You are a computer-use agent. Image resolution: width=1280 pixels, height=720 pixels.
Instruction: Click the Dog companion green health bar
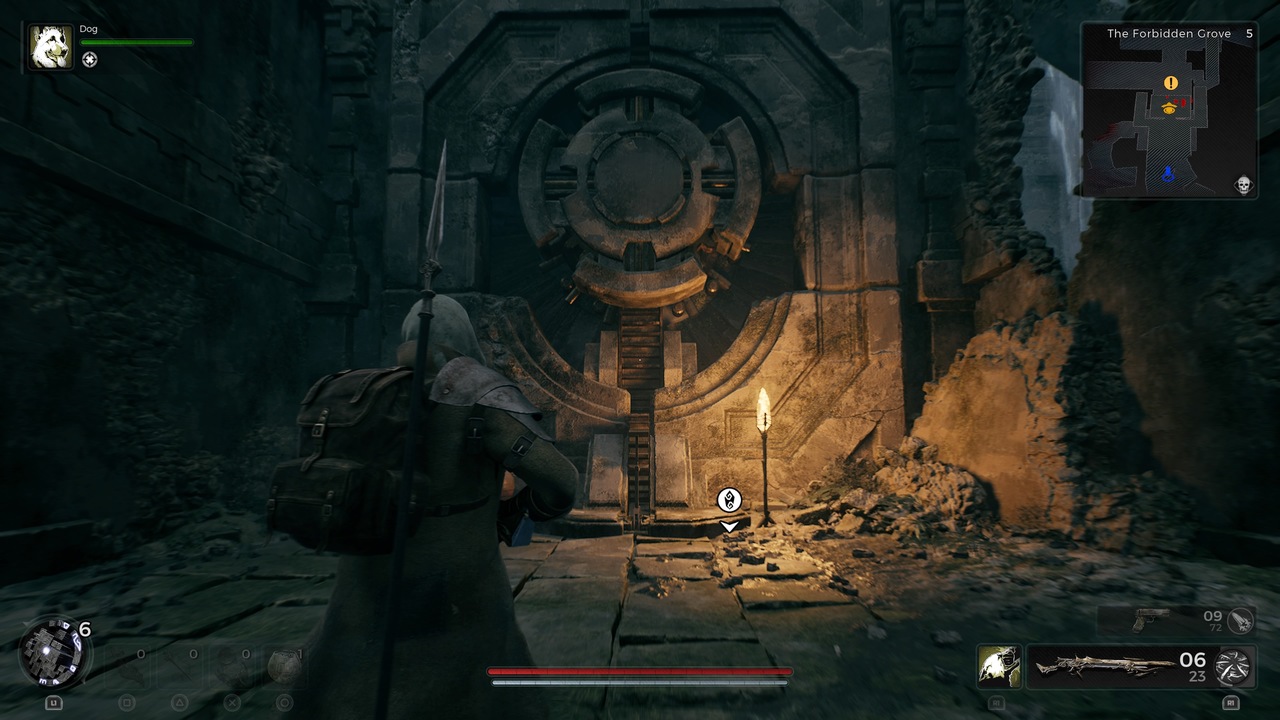[x=138, y=44]
